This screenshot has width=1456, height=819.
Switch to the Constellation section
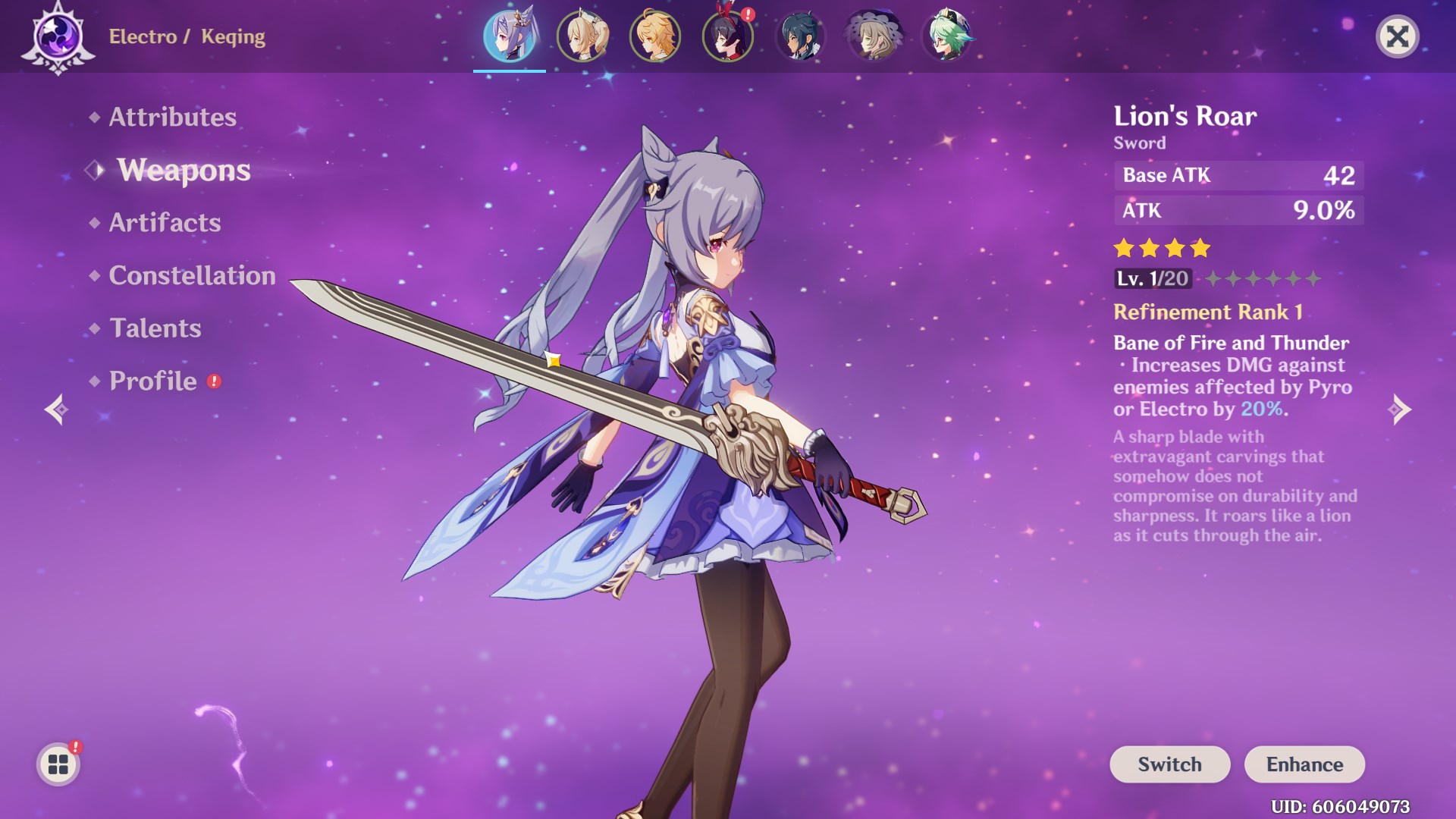click(x=192, y=276)
